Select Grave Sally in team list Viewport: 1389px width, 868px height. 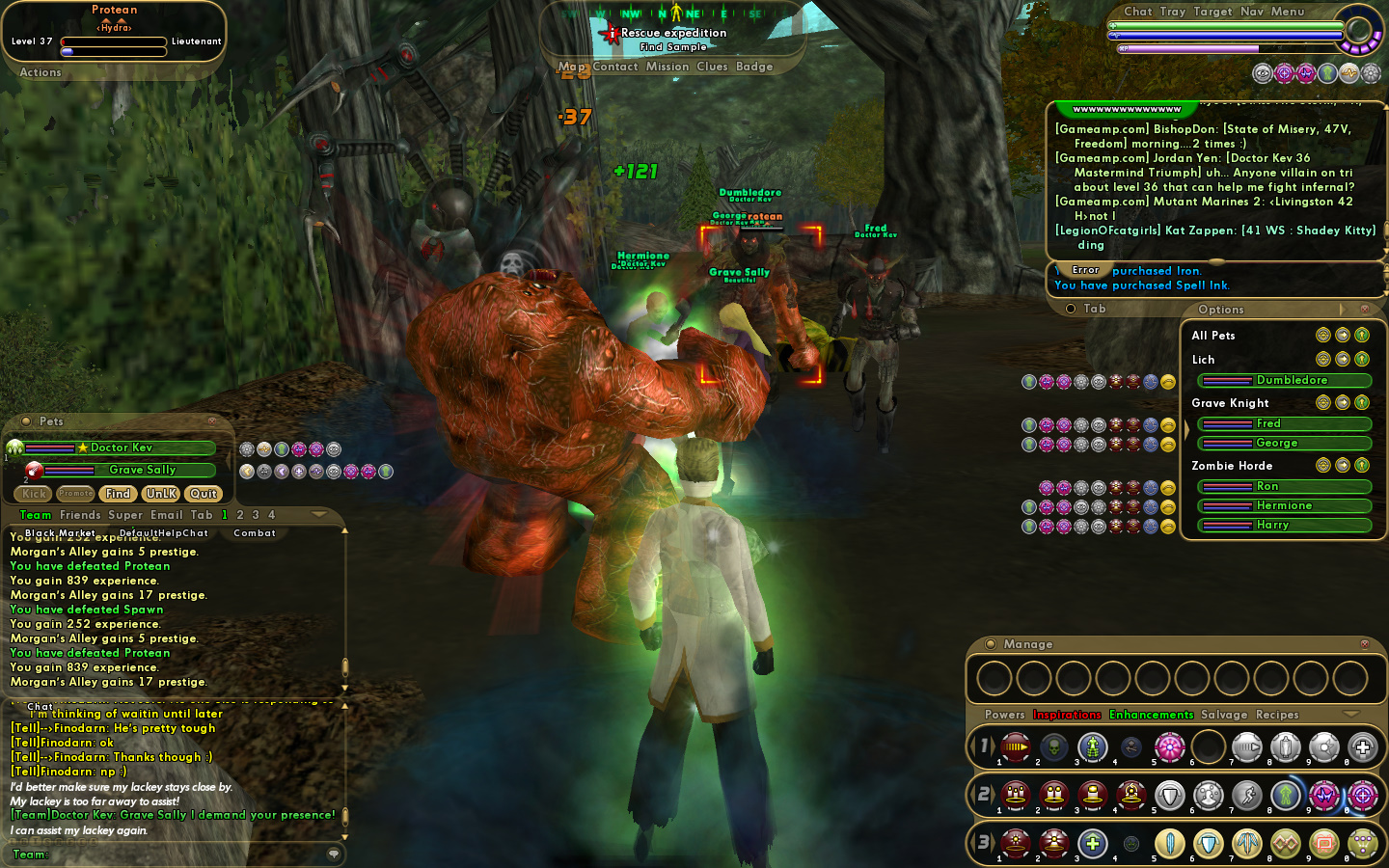click(x=142, y=470)
